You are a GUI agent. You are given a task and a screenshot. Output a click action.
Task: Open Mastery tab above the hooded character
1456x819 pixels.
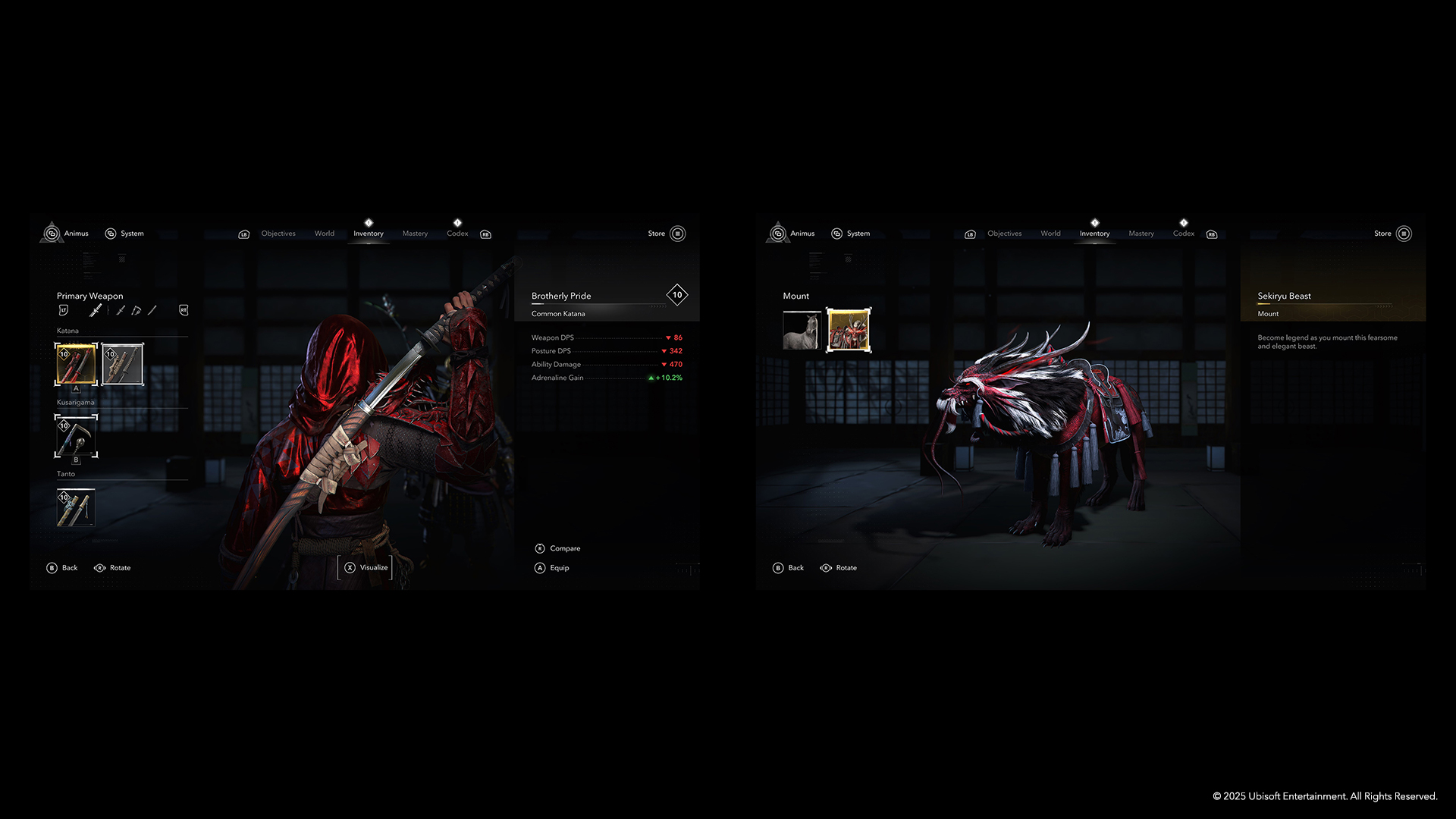(x=415, y=234)
